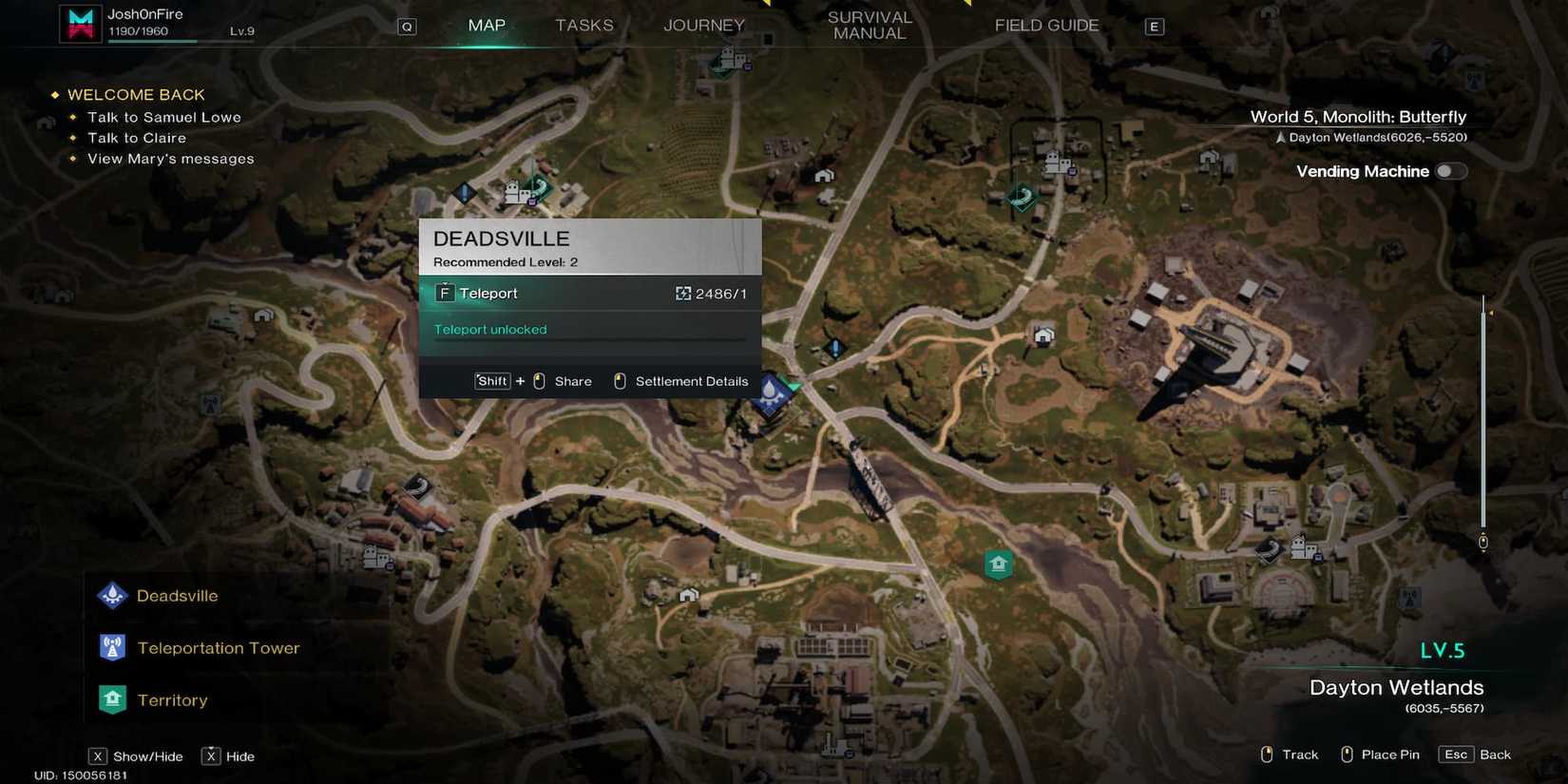The width and height of the screenshot is (1568, 784).
Task: Click the Teleportation Tower icon in the legend
Action: (x=112, y=647)
